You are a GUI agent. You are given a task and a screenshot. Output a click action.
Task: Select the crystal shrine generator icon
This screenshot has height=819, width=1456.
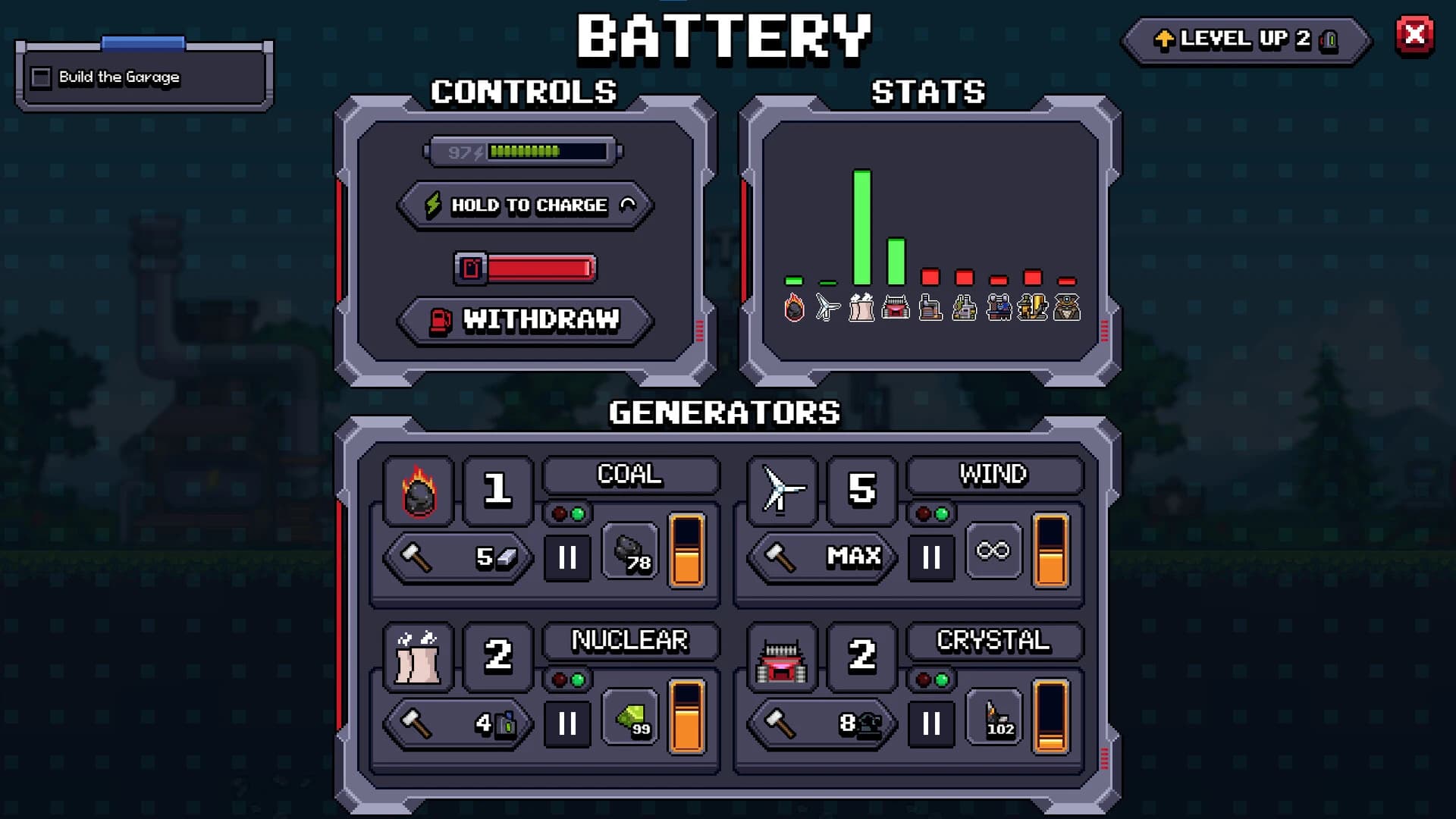click(x=781, y=658)
